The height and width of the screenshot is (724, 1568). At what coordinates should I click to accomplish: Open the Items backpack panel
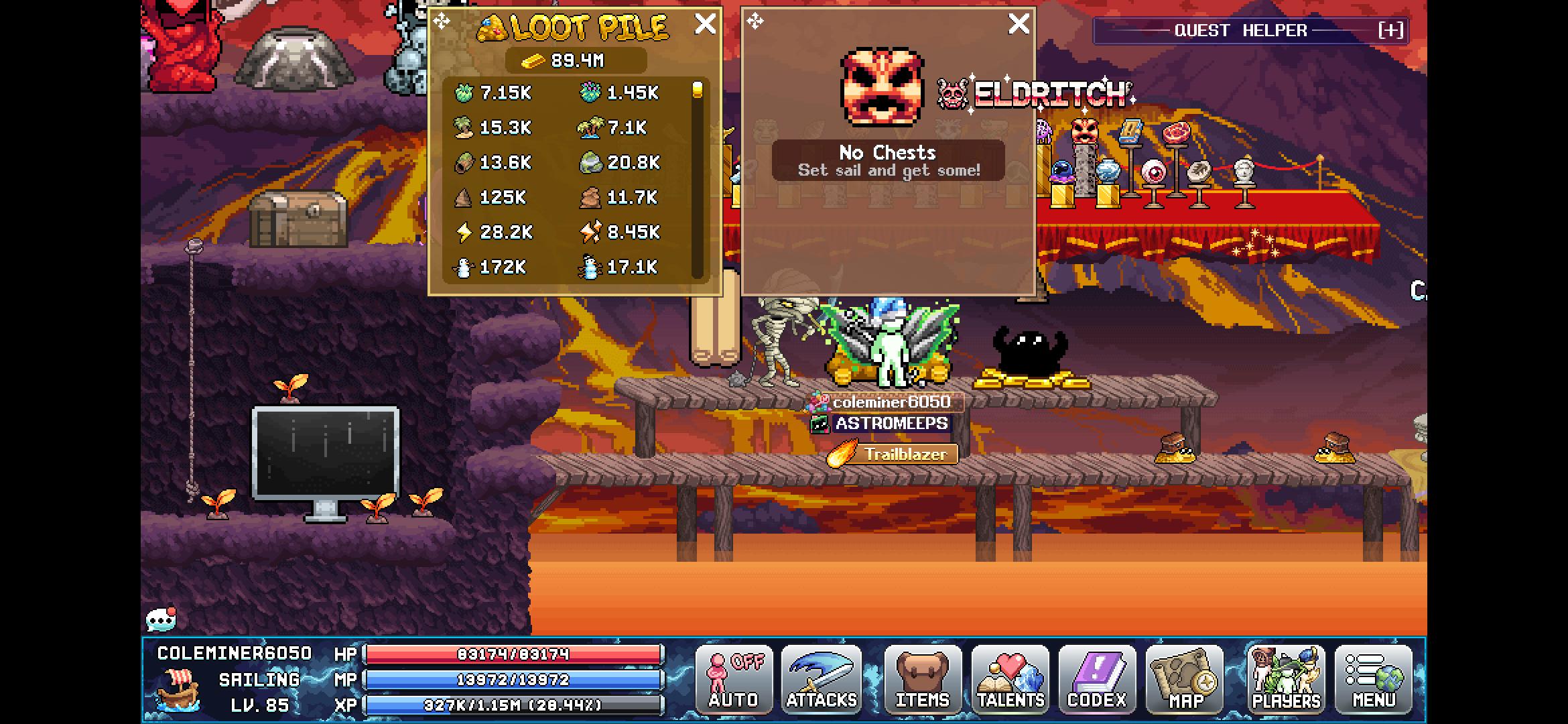click(921, 679)
